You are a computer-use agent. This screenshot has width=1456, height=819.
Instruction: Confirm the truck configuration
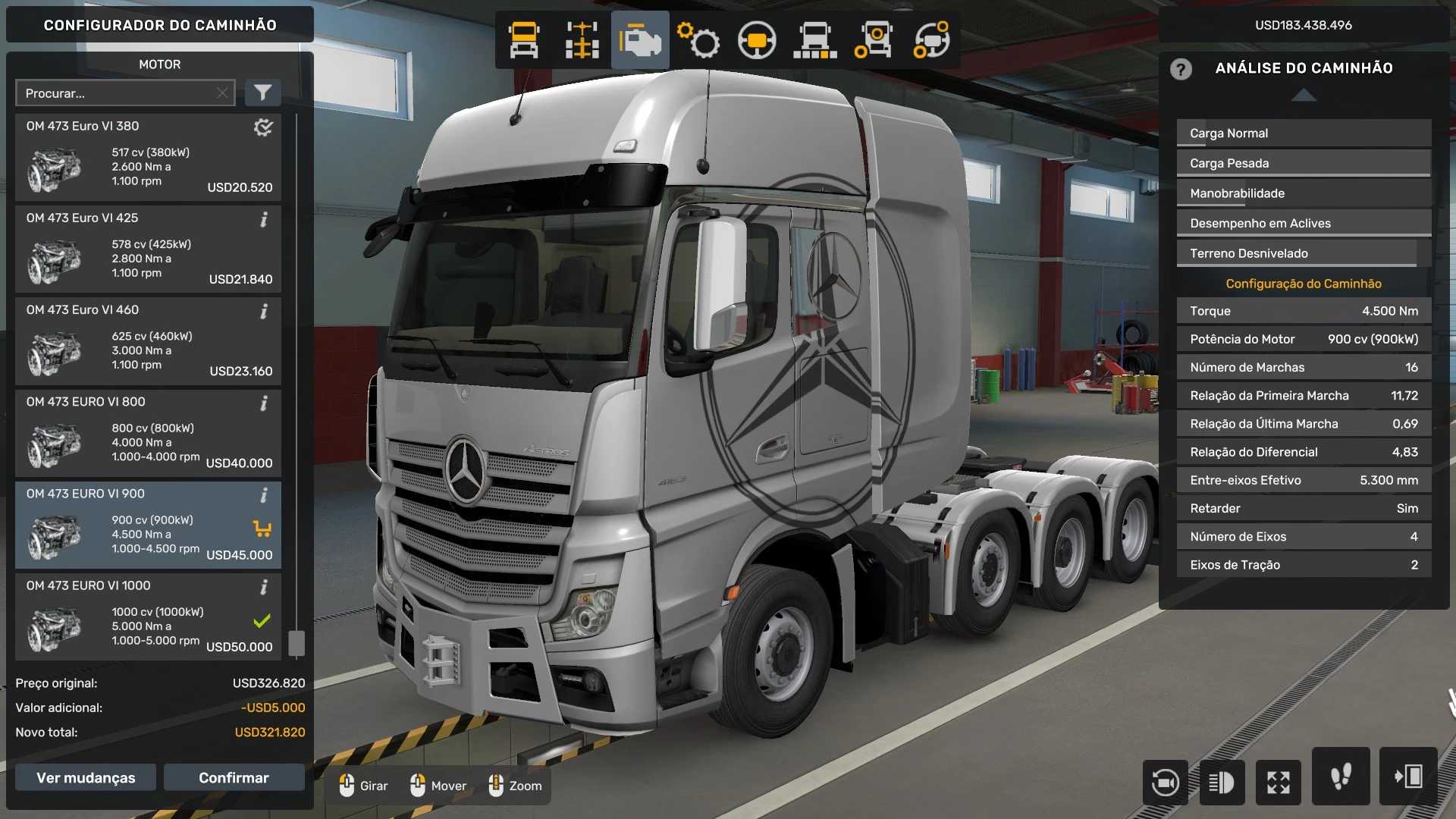tap(234, 777)
